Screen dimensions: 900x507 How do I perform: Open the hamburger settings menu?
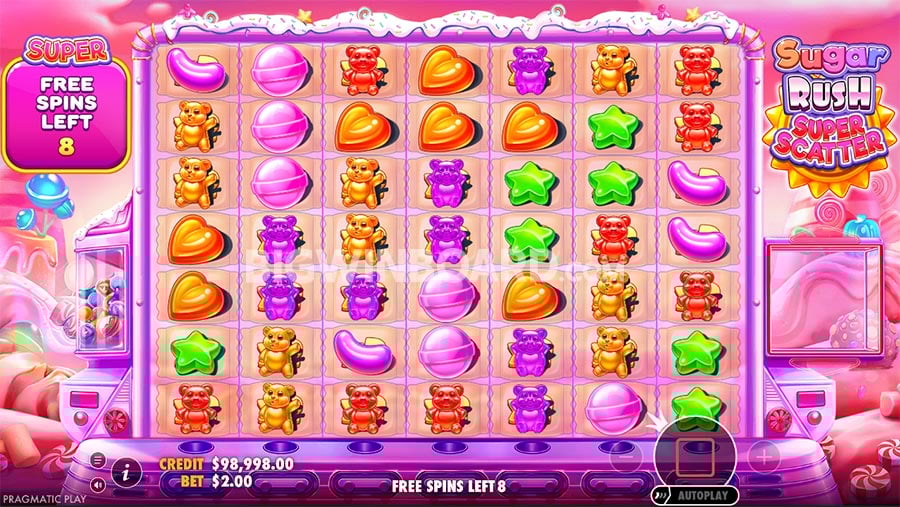[98, 460]
